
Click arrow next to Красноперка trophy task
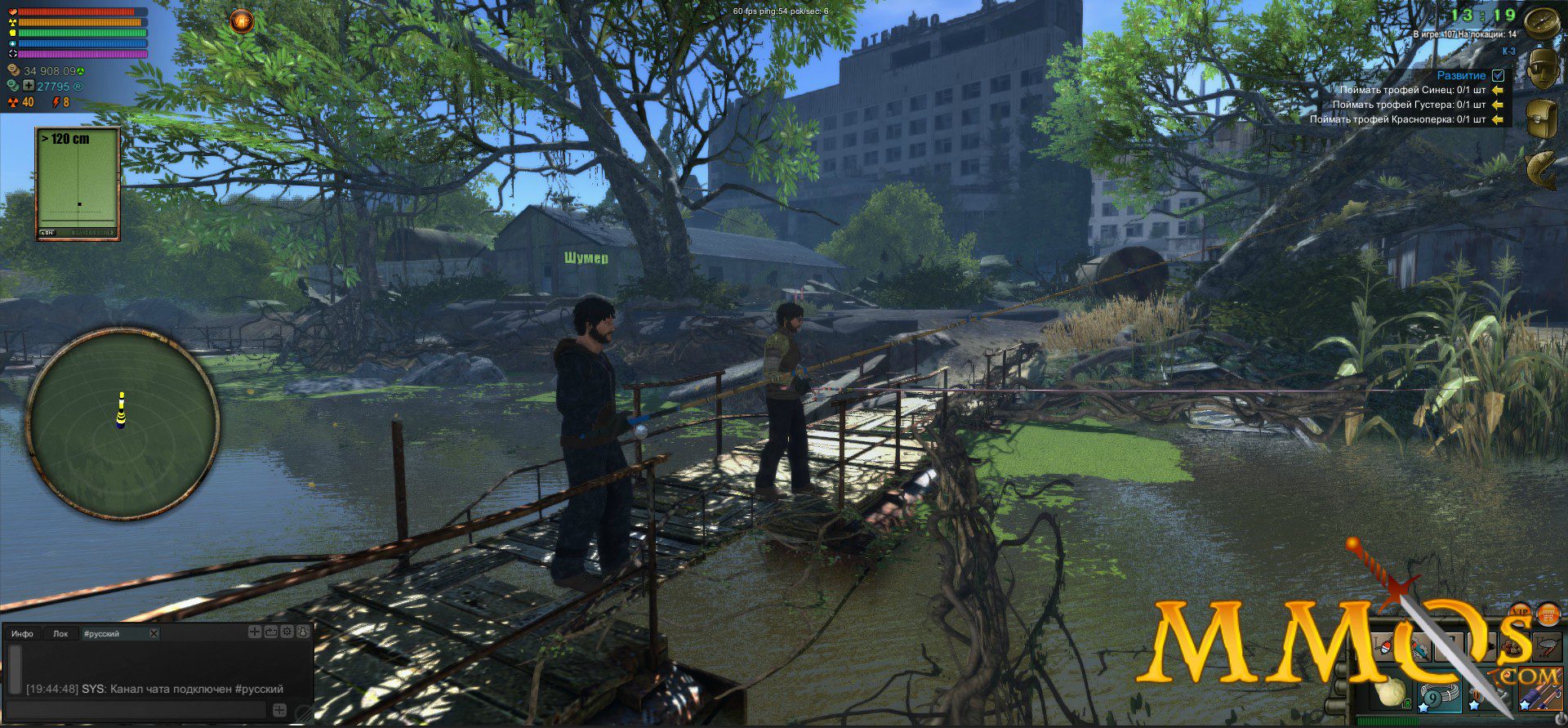1498,119
